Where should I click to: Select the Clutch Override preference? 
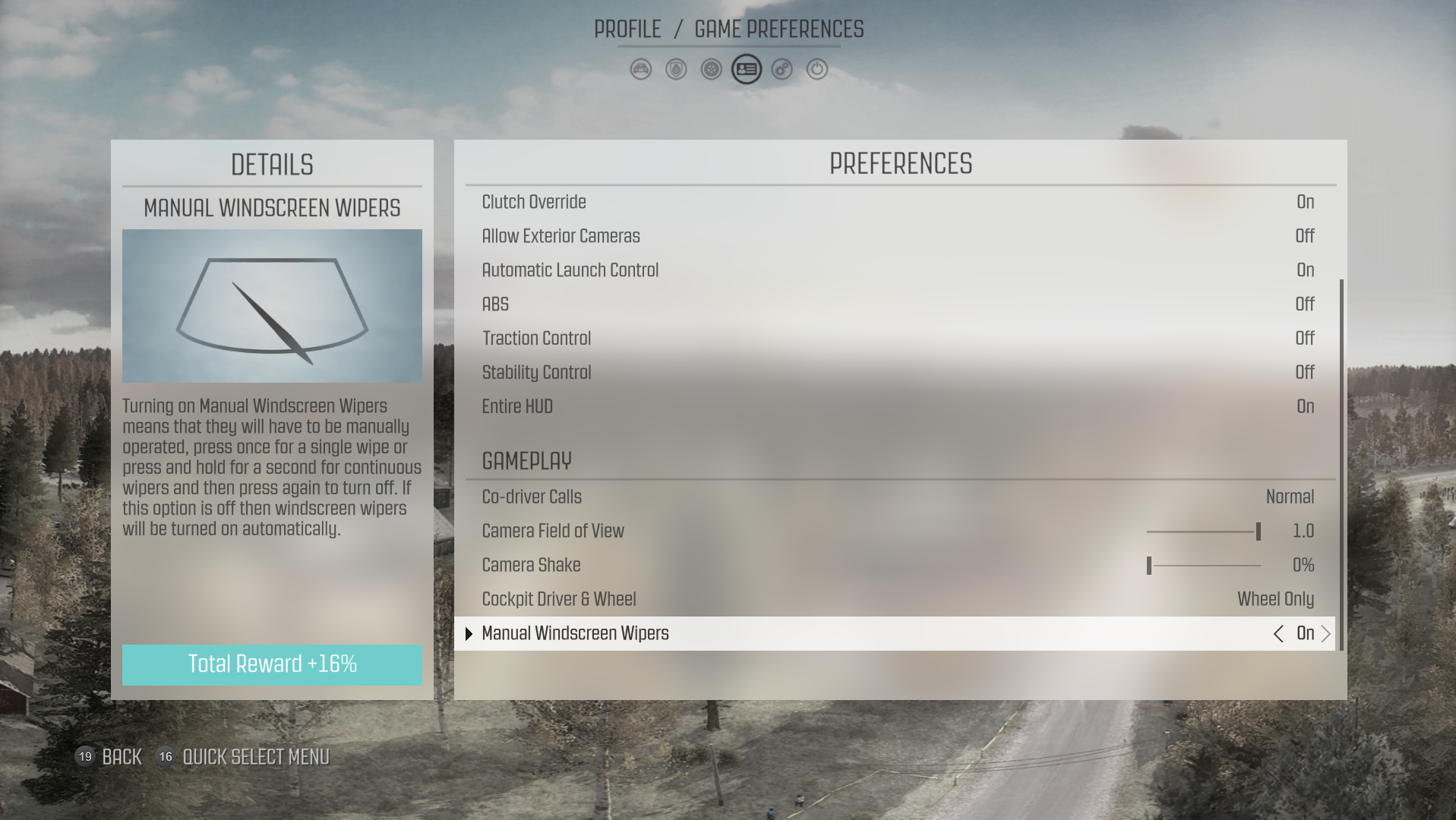(898, 202)
